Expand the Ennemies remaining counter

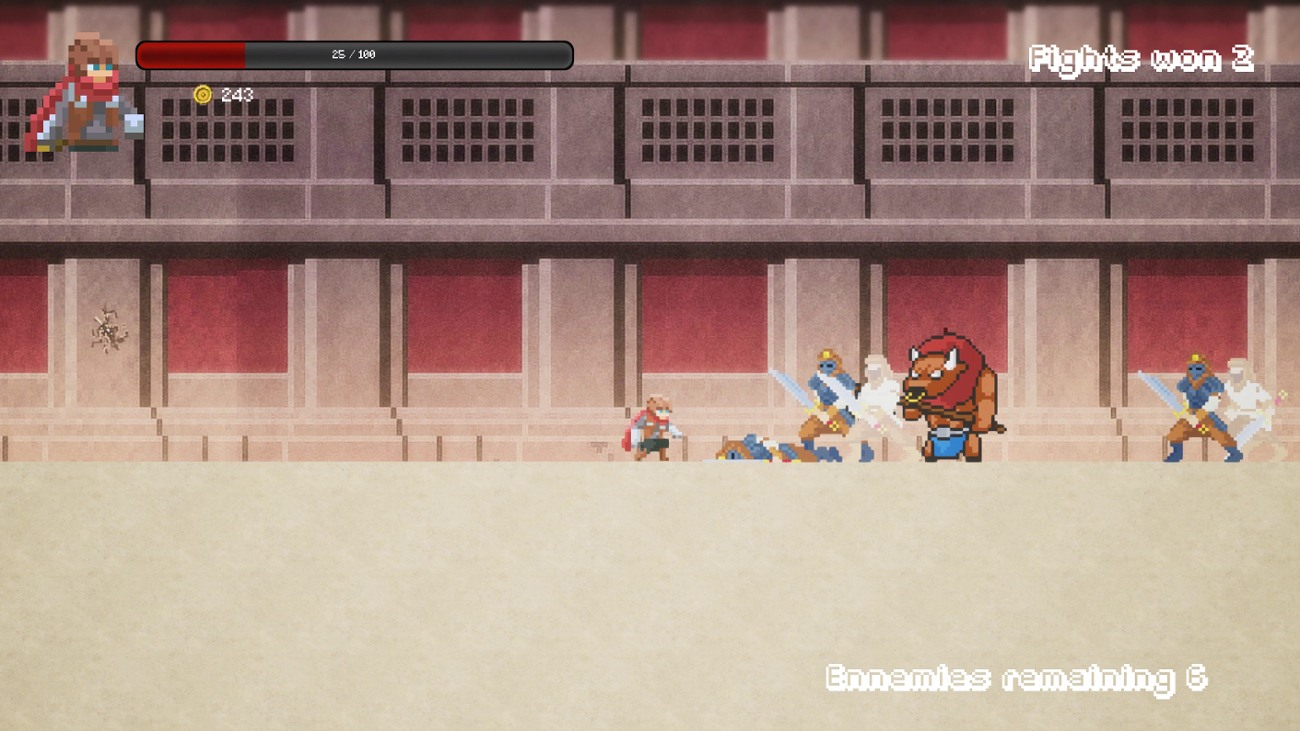(1015, 678)
